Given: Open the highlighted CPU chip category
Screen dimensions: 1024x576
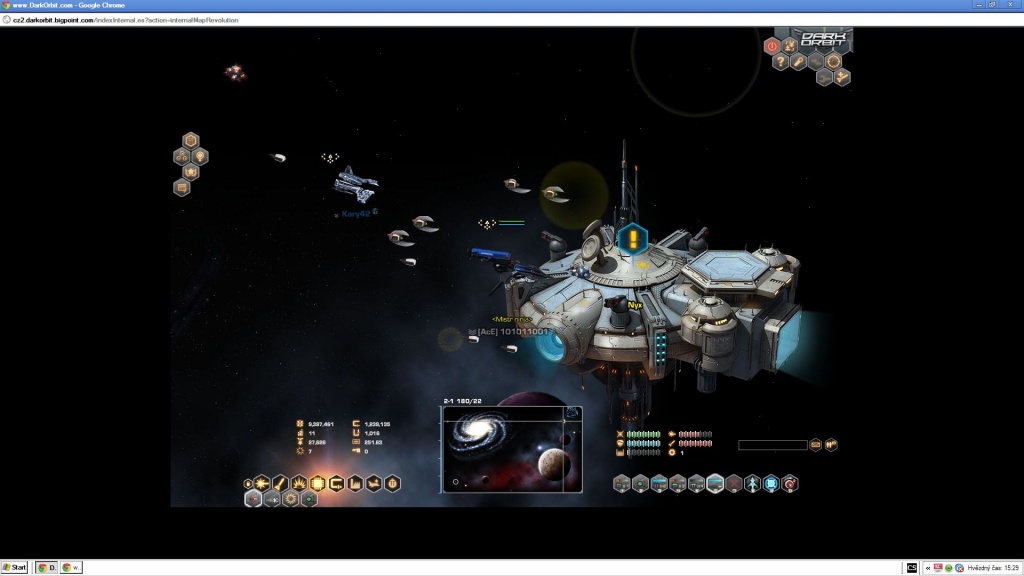Looking at the screenshot, I should [x=318, y=484].
